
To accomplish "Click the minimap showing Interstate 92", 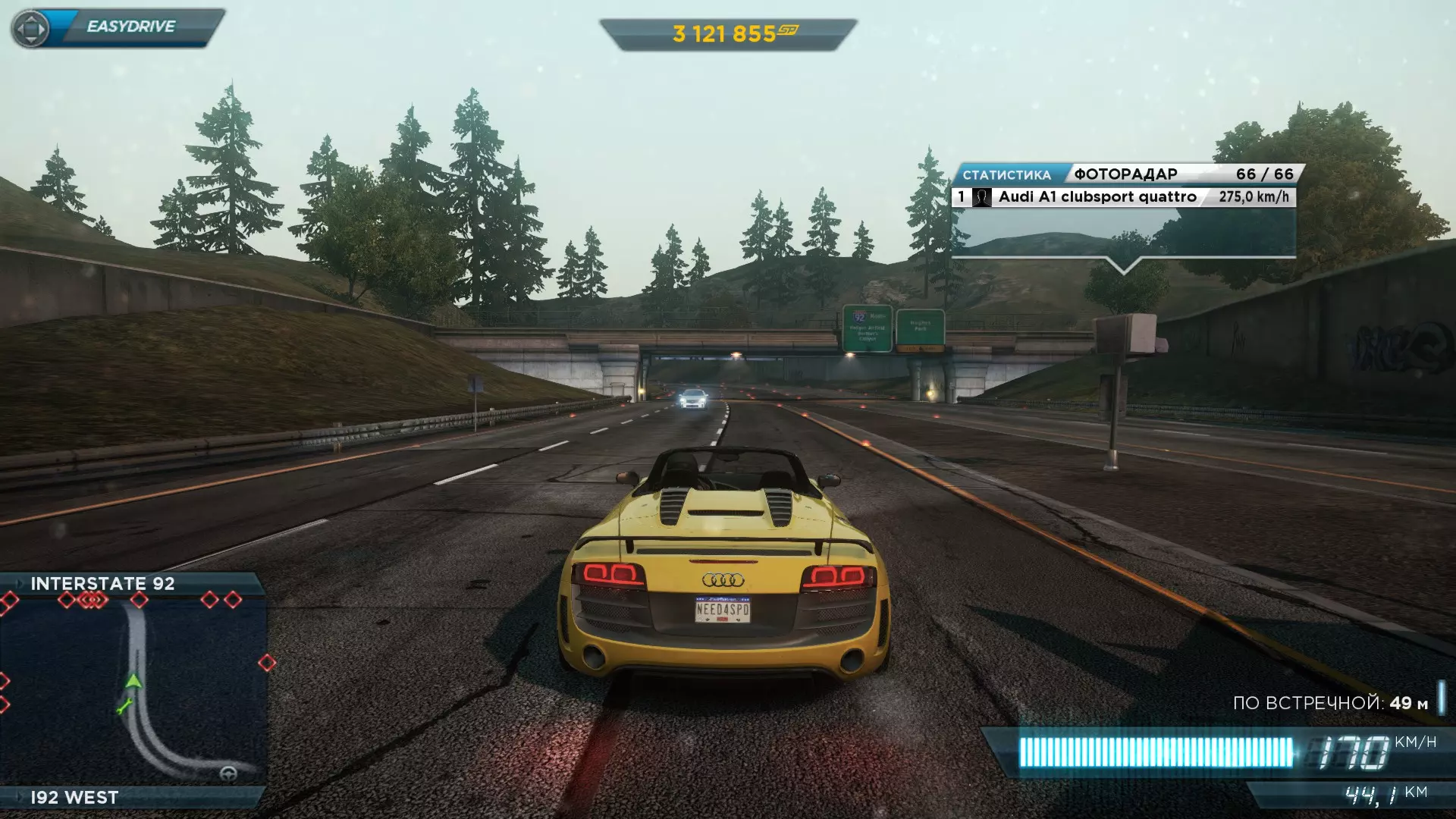I will [133, 690].
